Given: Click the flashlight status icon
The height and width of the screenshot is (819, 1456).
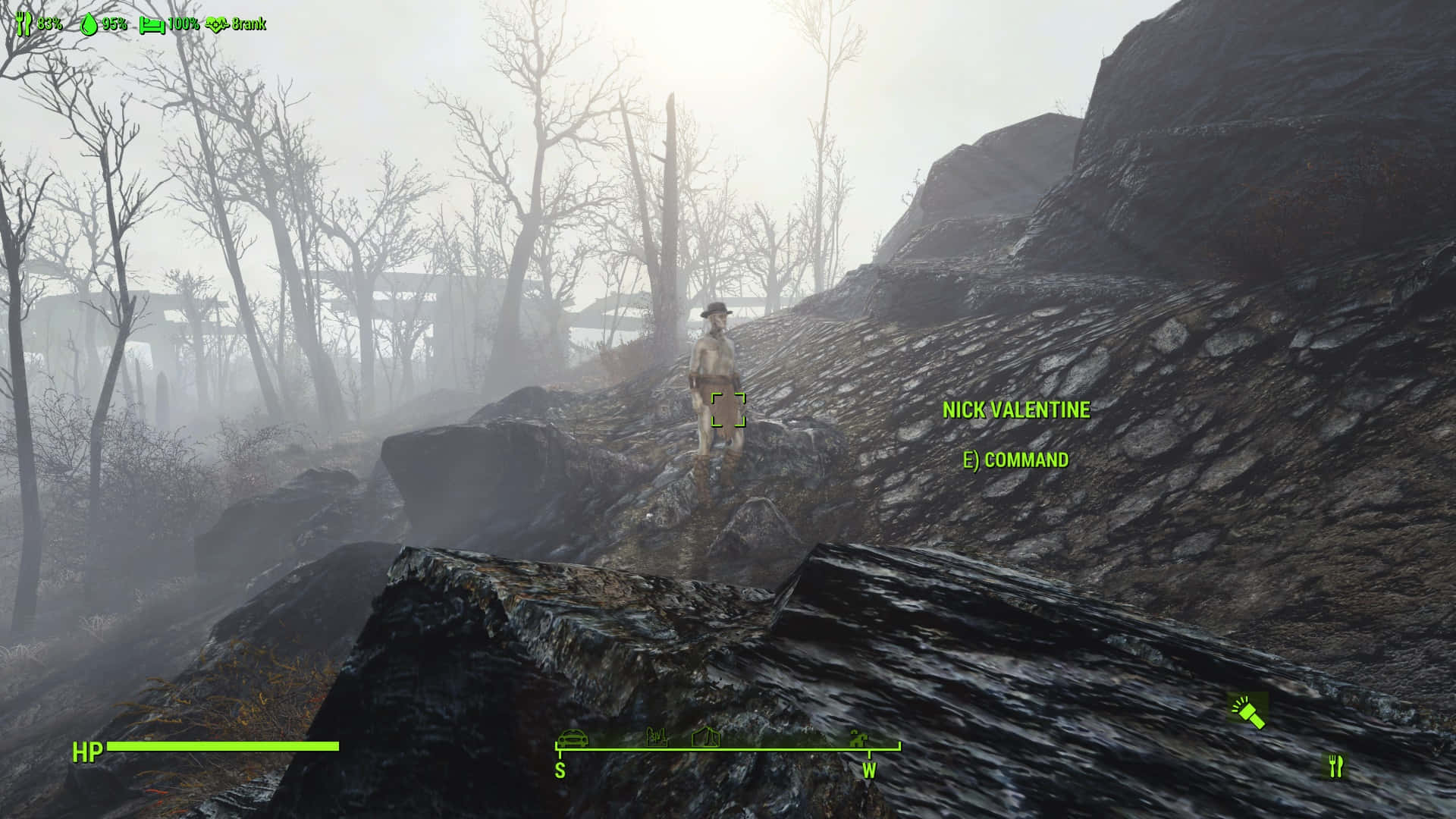Looking at the screenshot, I should (1247, 711).
